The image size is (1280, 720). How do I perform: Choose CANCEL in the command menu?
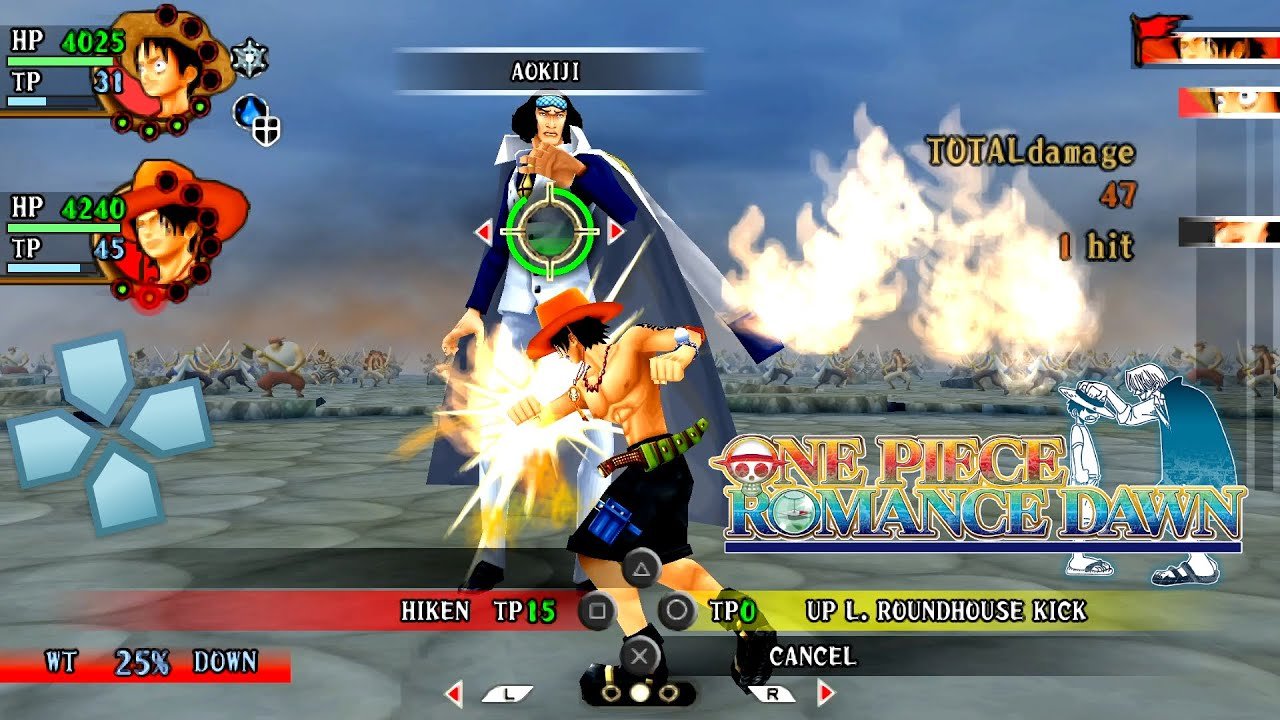(x=812, y=656)
